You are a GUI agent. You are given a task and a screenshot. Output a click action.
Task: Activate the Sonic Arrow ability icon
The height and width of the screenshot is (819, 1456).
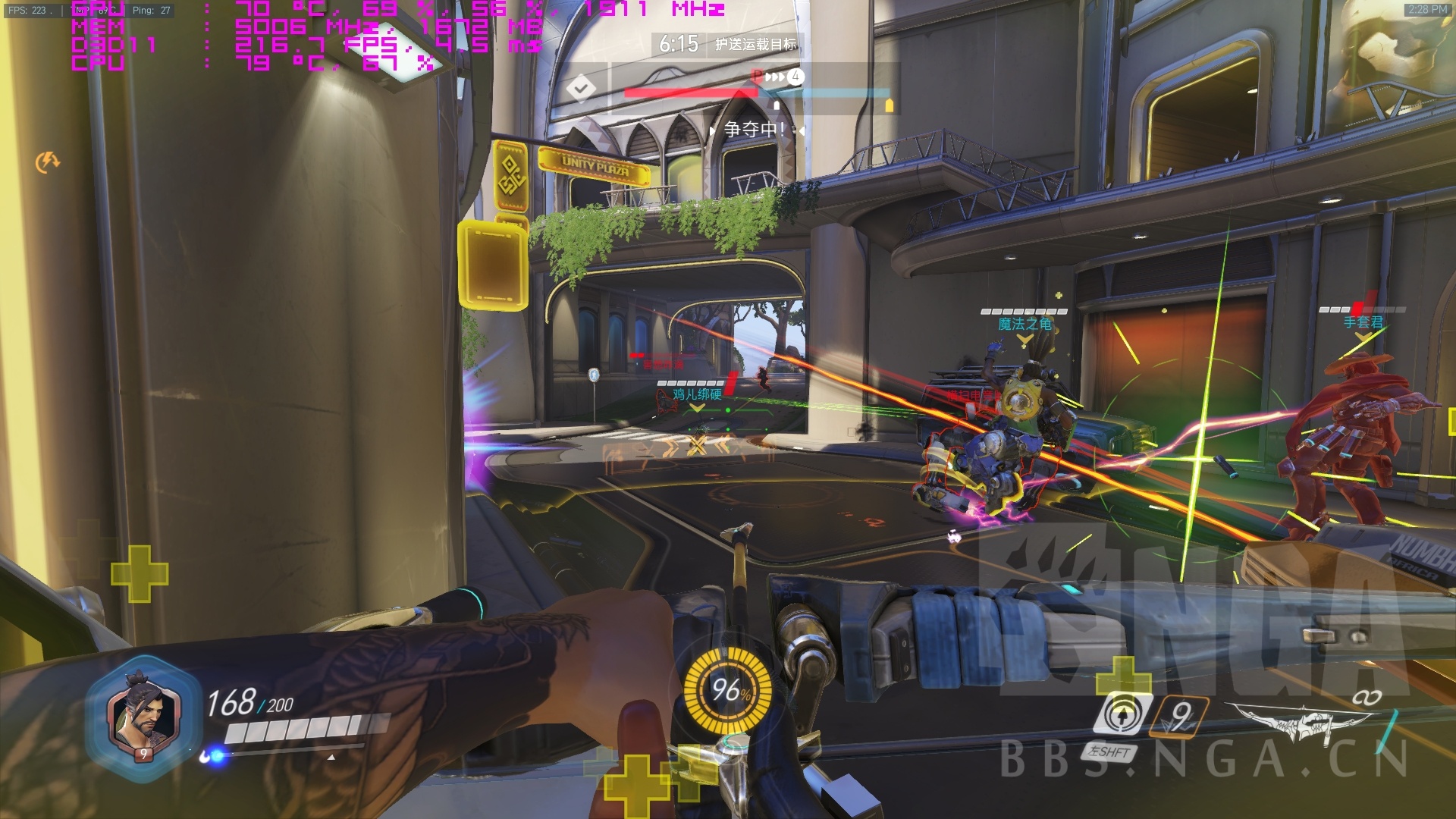click(1121, 714)
